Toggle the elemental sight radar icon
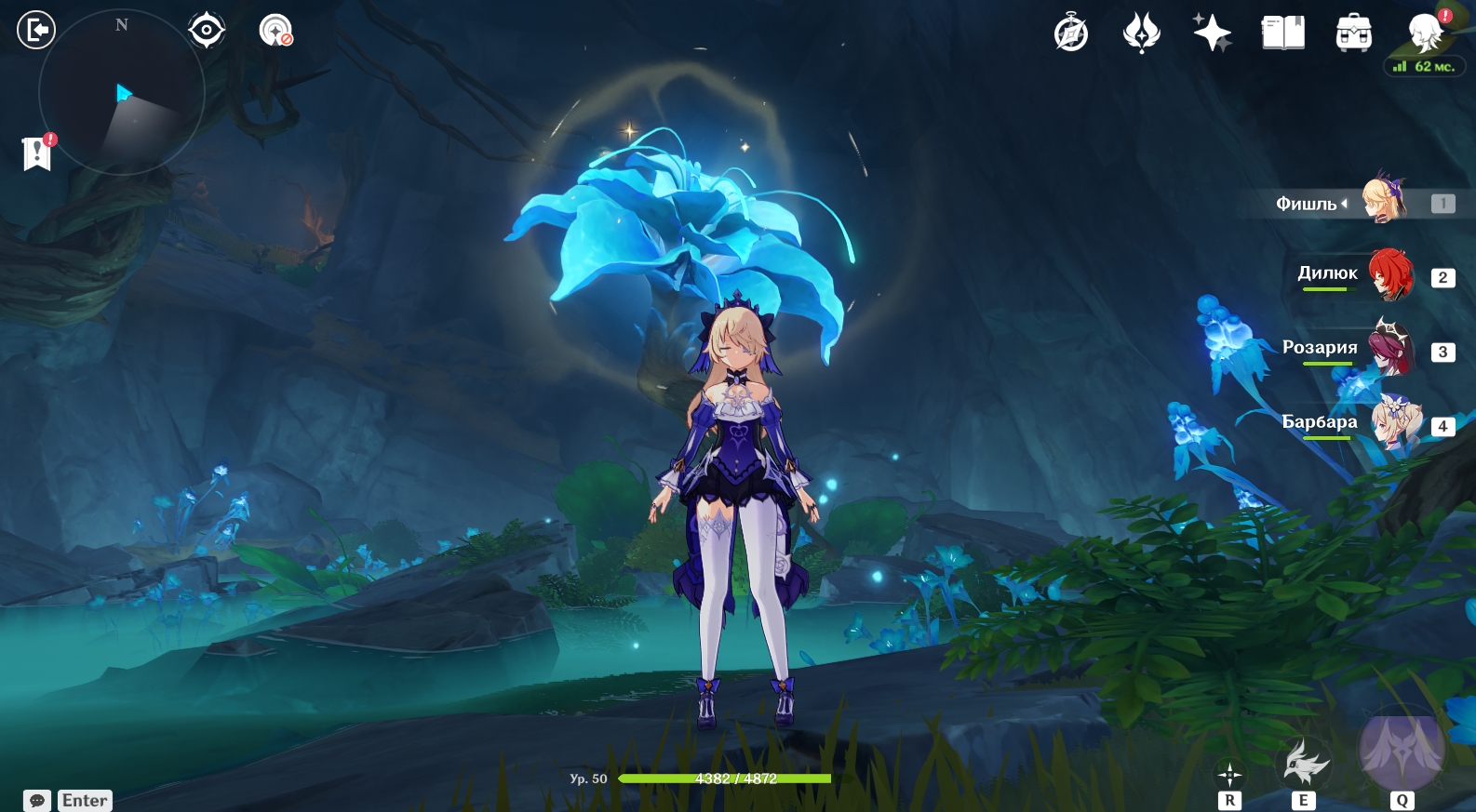 click(x=275, y=31)
